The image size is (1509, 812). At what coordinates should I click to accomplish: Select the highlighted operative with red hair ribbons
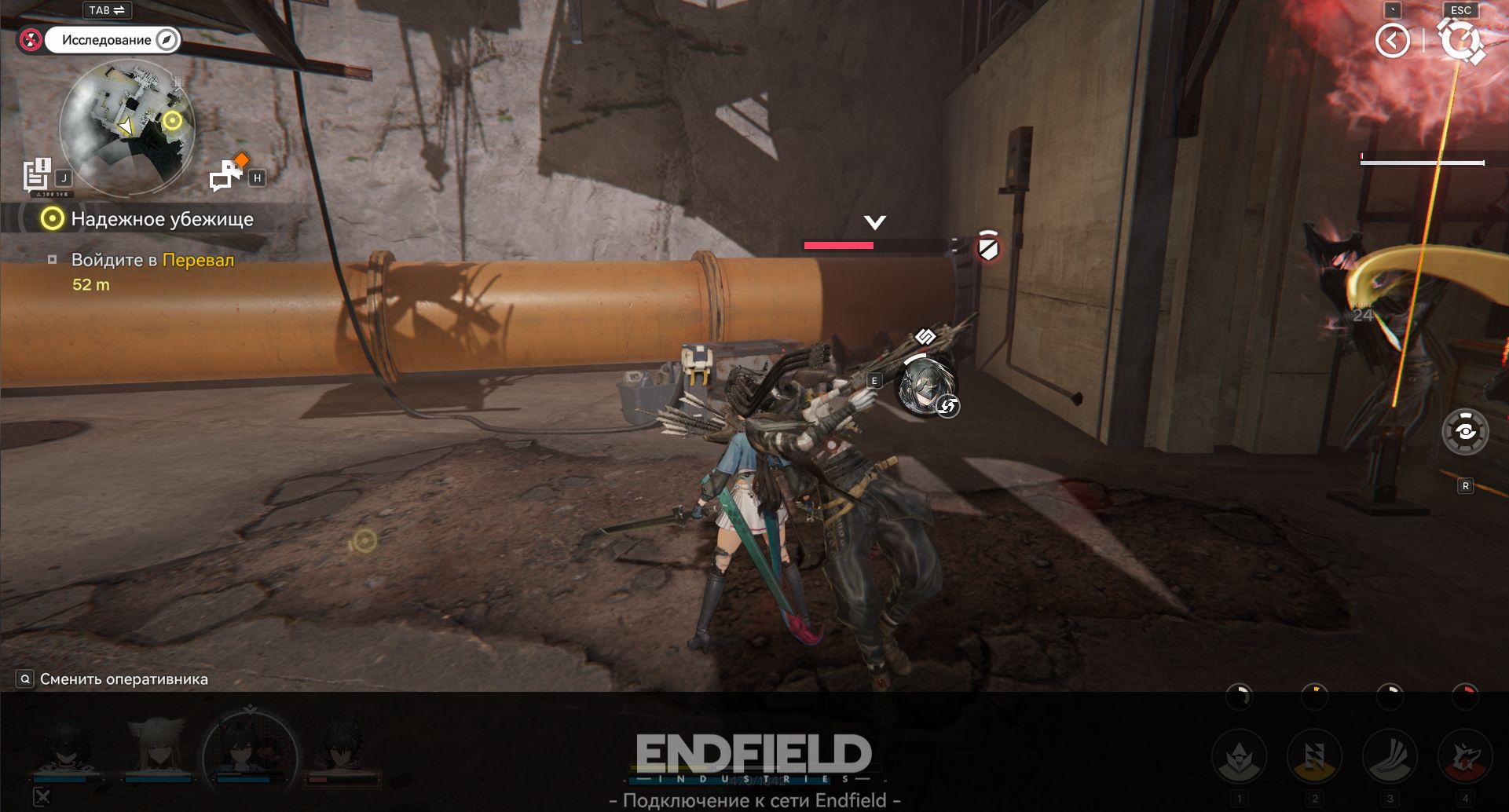tap(250, 752)
